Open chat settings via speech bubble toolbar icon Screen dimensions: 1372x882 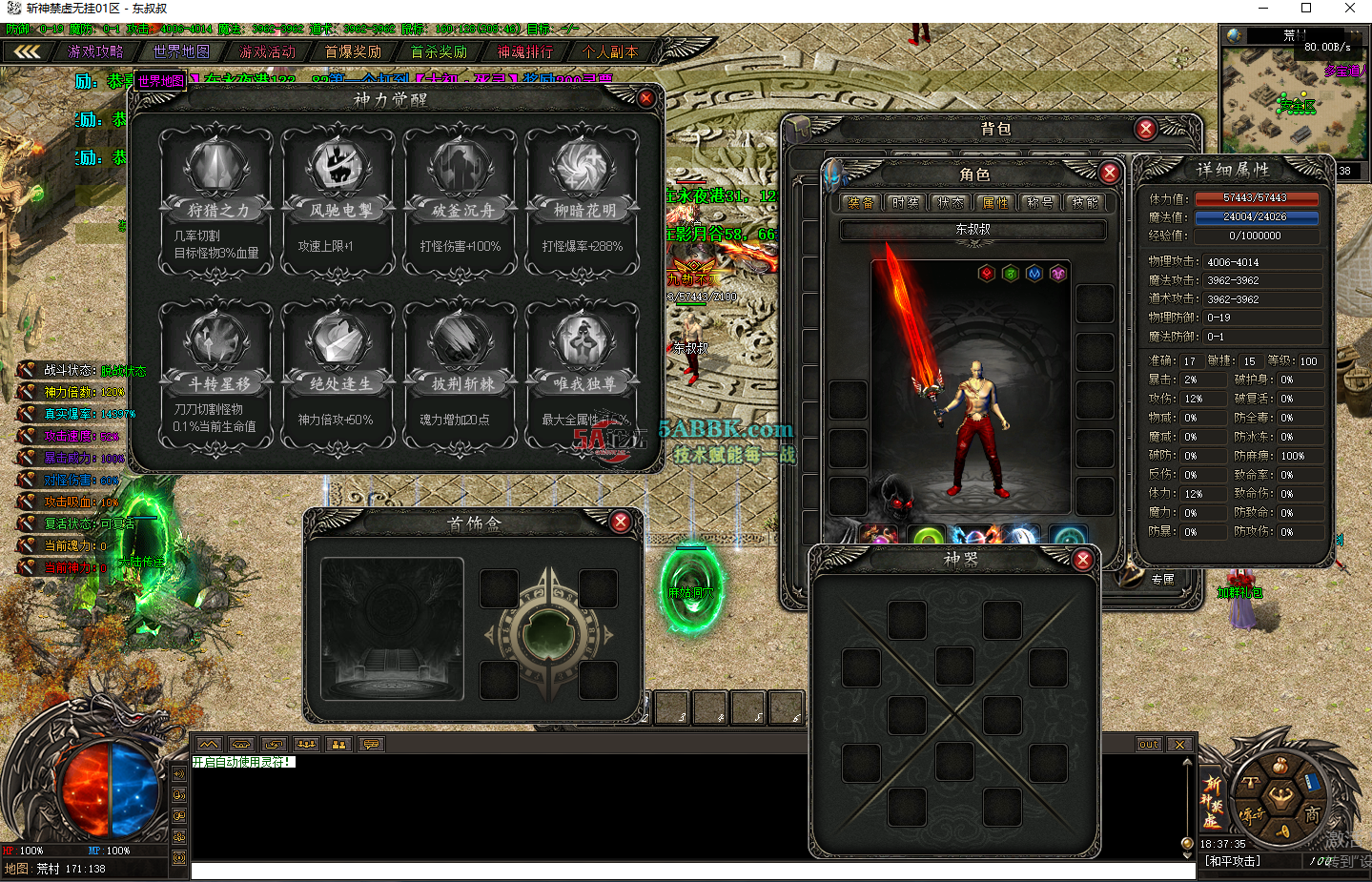tap(371, 745)
